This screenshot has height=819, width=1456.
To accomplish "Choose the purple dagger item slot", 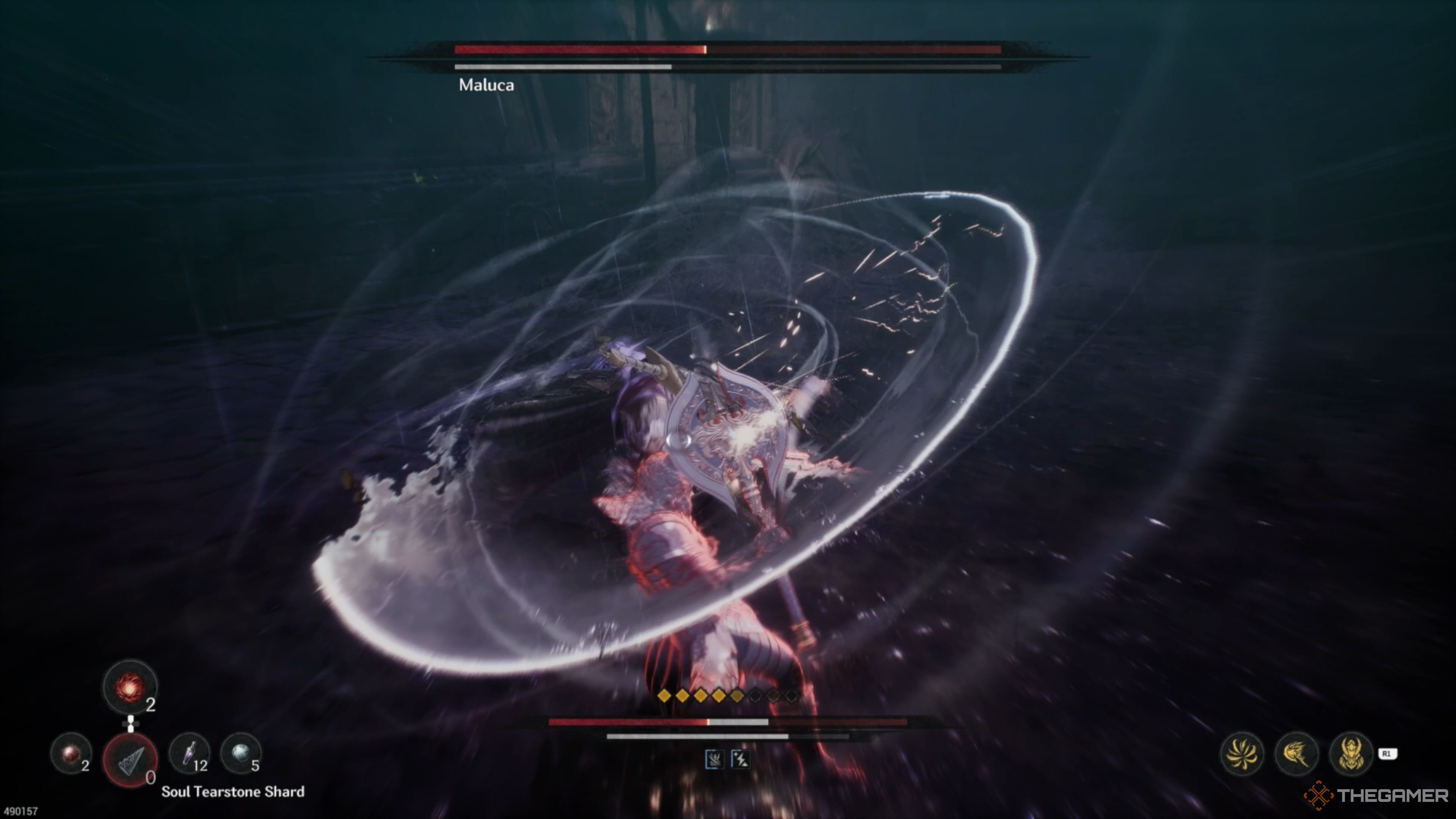I will tap(189, 753).
